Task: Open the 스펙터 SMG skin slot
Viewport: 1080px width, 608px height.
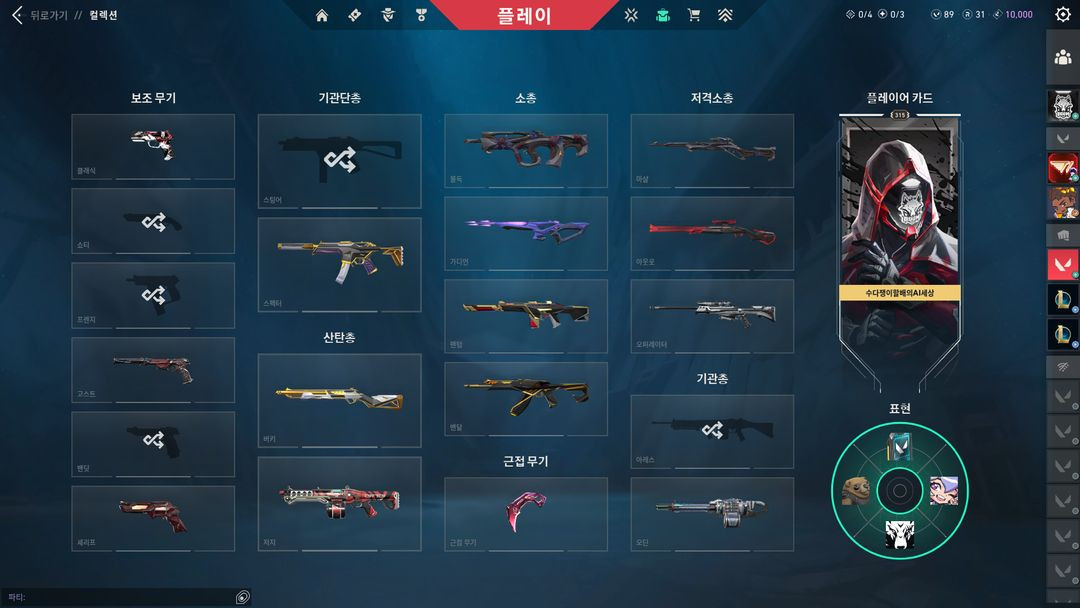Action: (339, 264)
